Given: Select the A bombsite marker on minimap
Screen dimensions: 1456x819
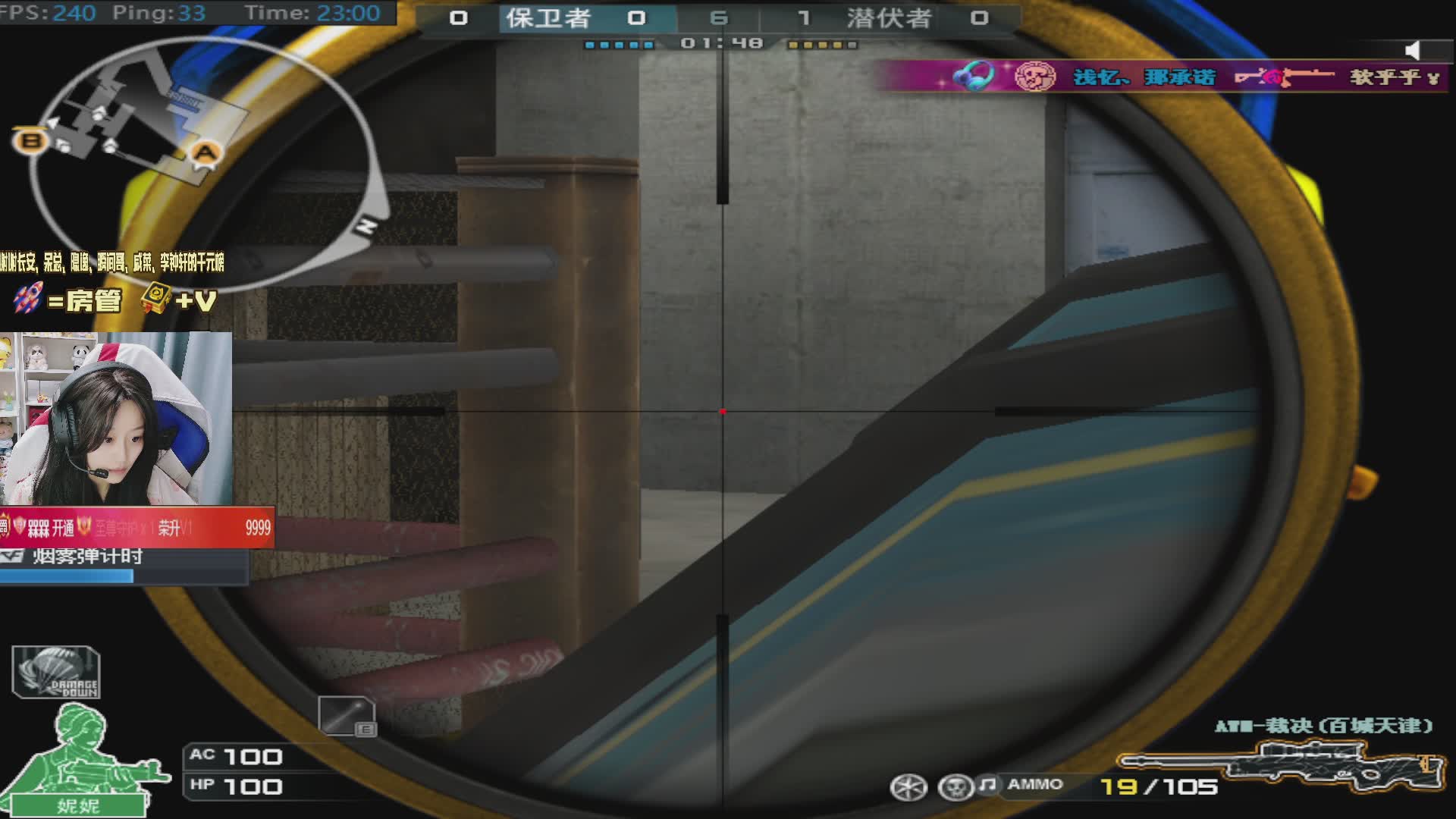Looking at the screenshot, I should click(206, 153).
